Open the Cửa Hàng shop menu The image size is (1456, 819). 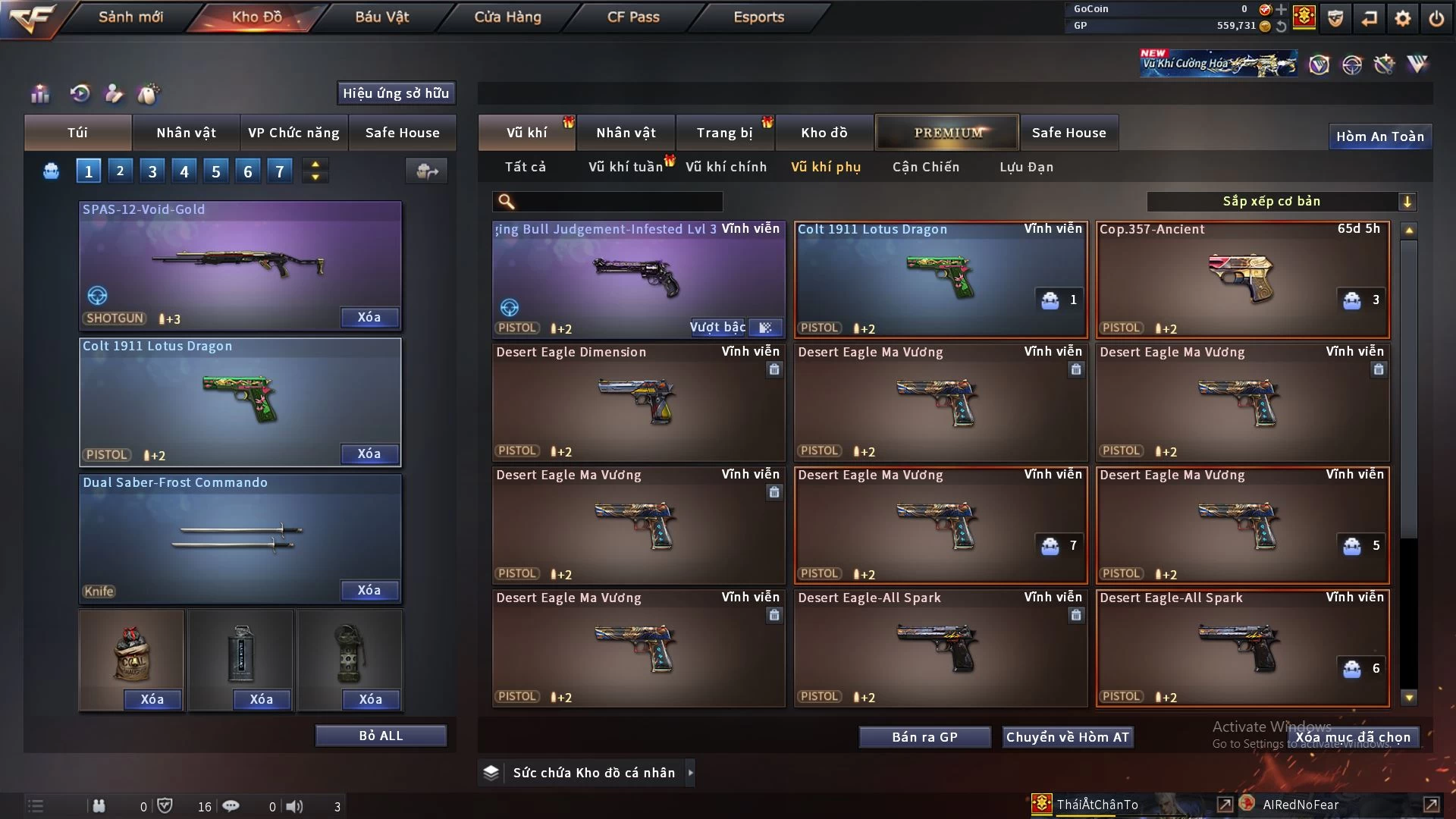pos(507,17)
